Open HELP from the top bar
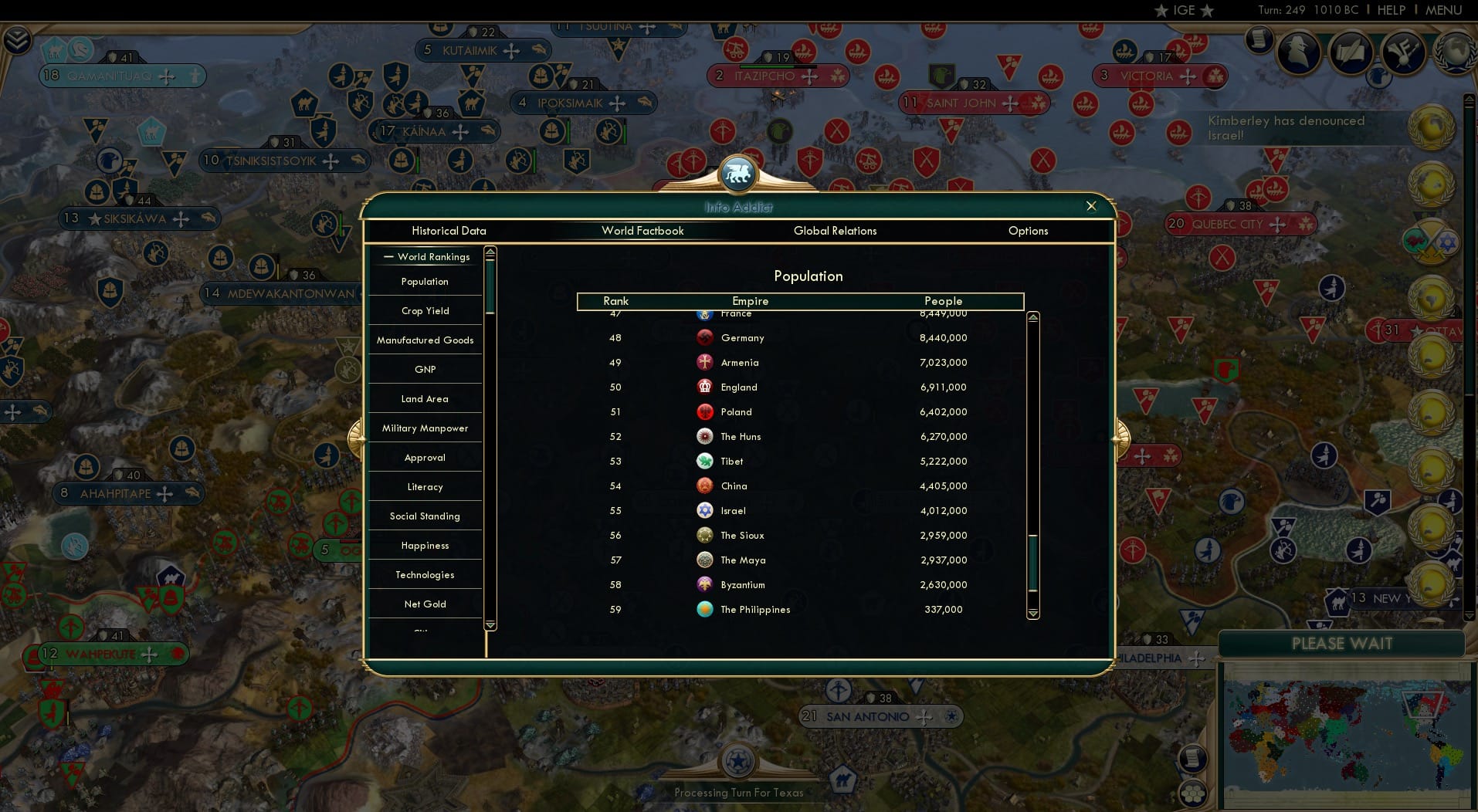 pos(1390,10)
